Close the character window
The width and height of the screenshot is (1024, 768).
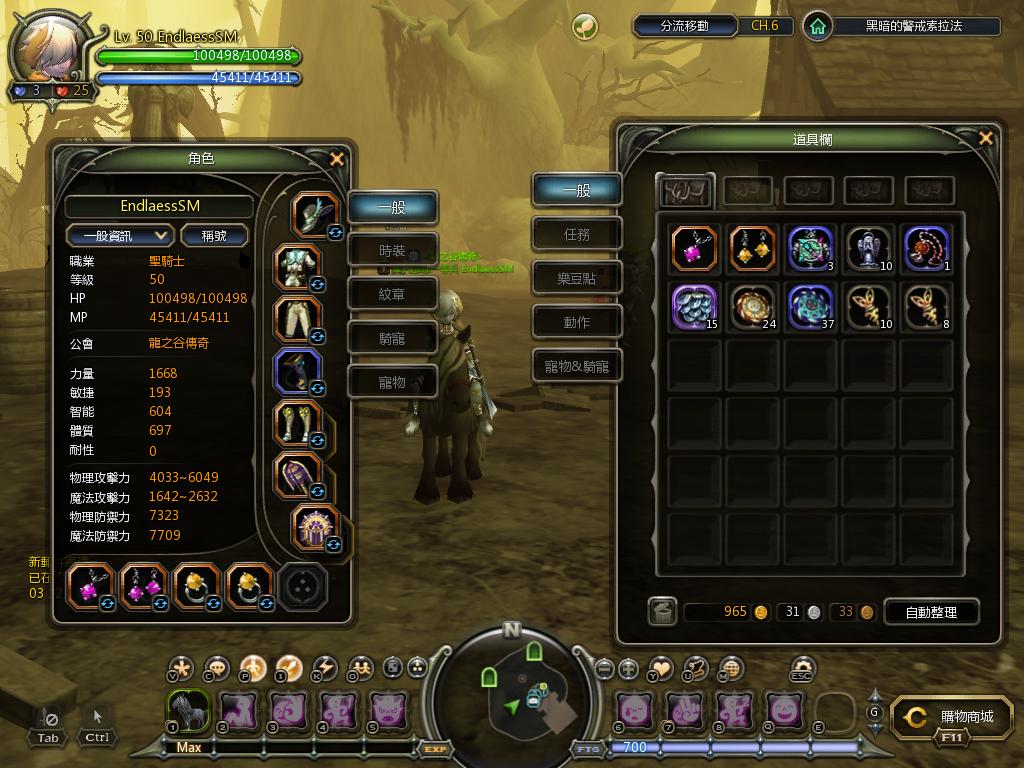[x=337, y=159]
